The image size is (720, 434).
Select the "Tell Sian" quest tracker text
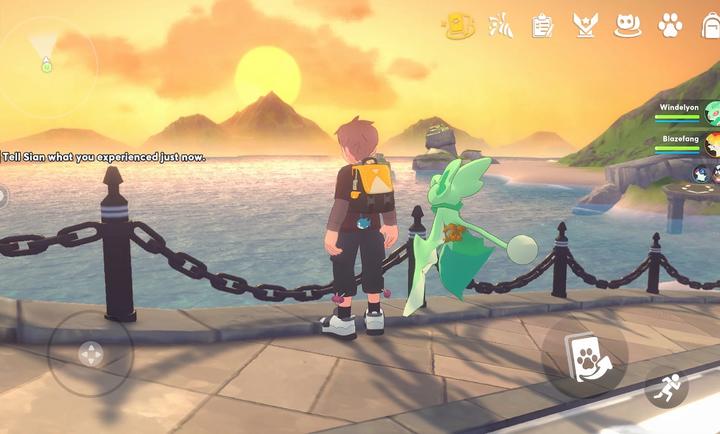pos(104,157)
